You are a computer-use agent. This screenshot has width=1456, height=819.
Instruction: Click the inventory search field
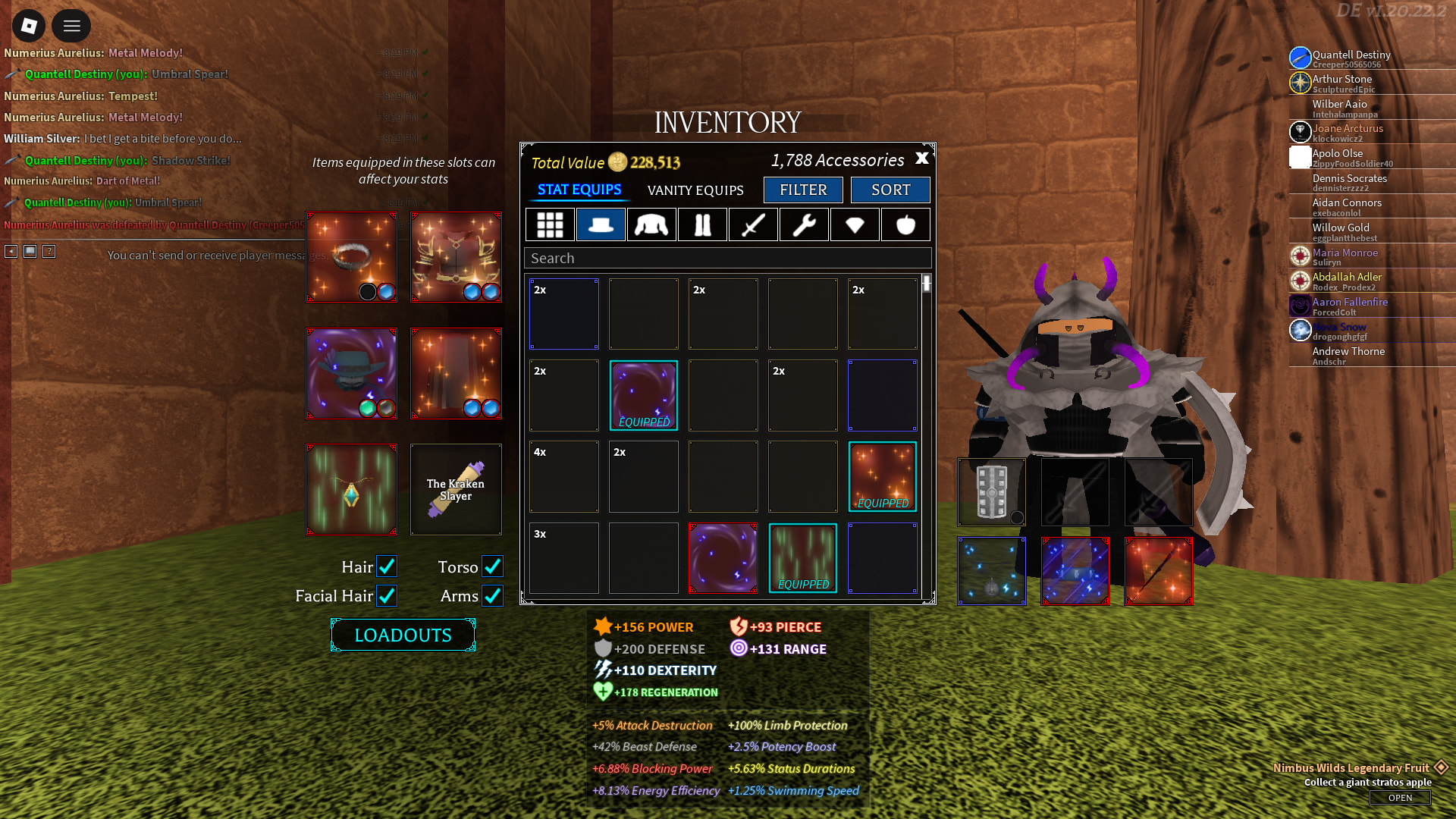(x=727, y=258)
